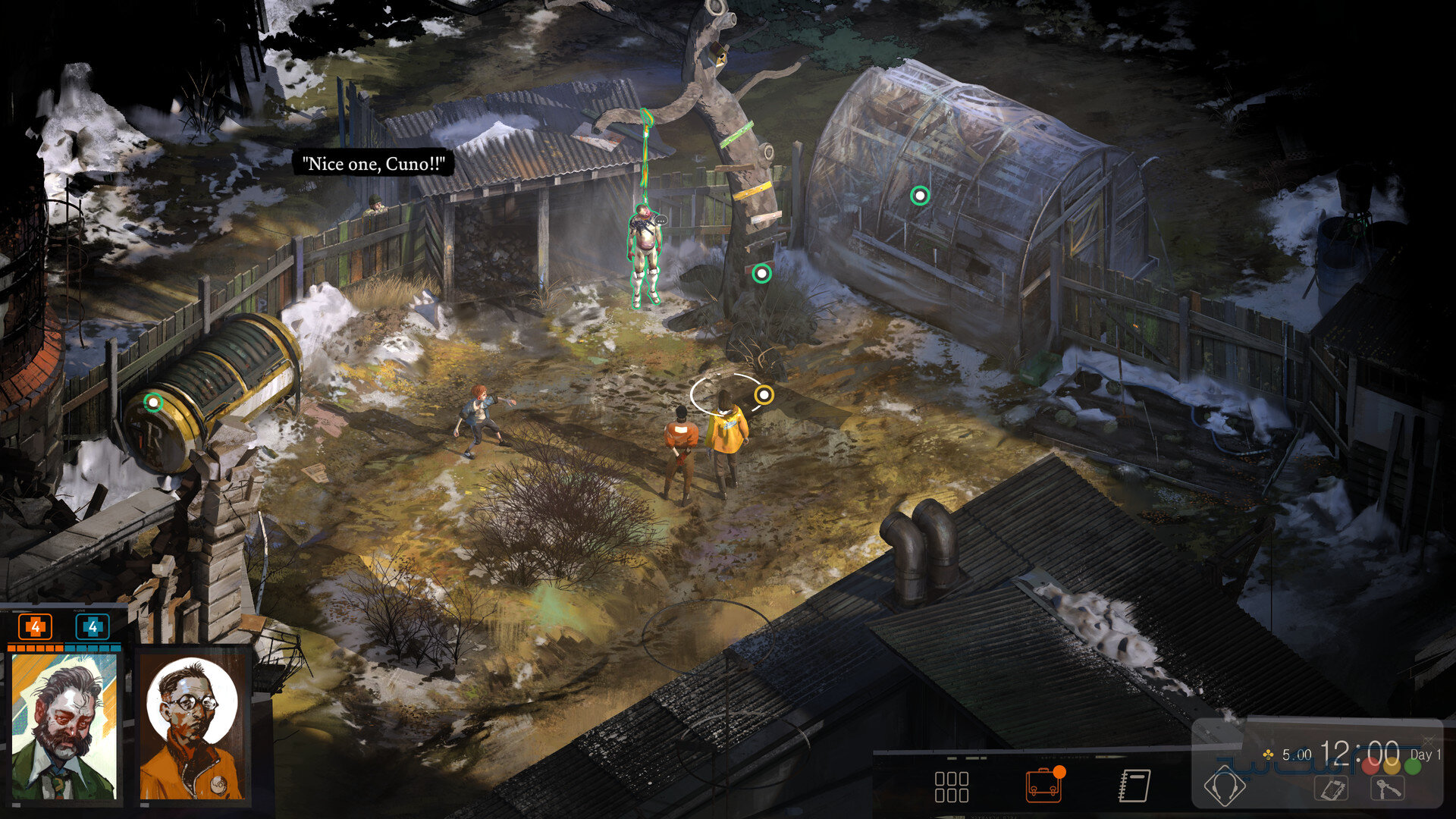This screenshot has width=1456, height=819.
Task: Click the blue morale cross showing 4
Action: click(93, 627)
